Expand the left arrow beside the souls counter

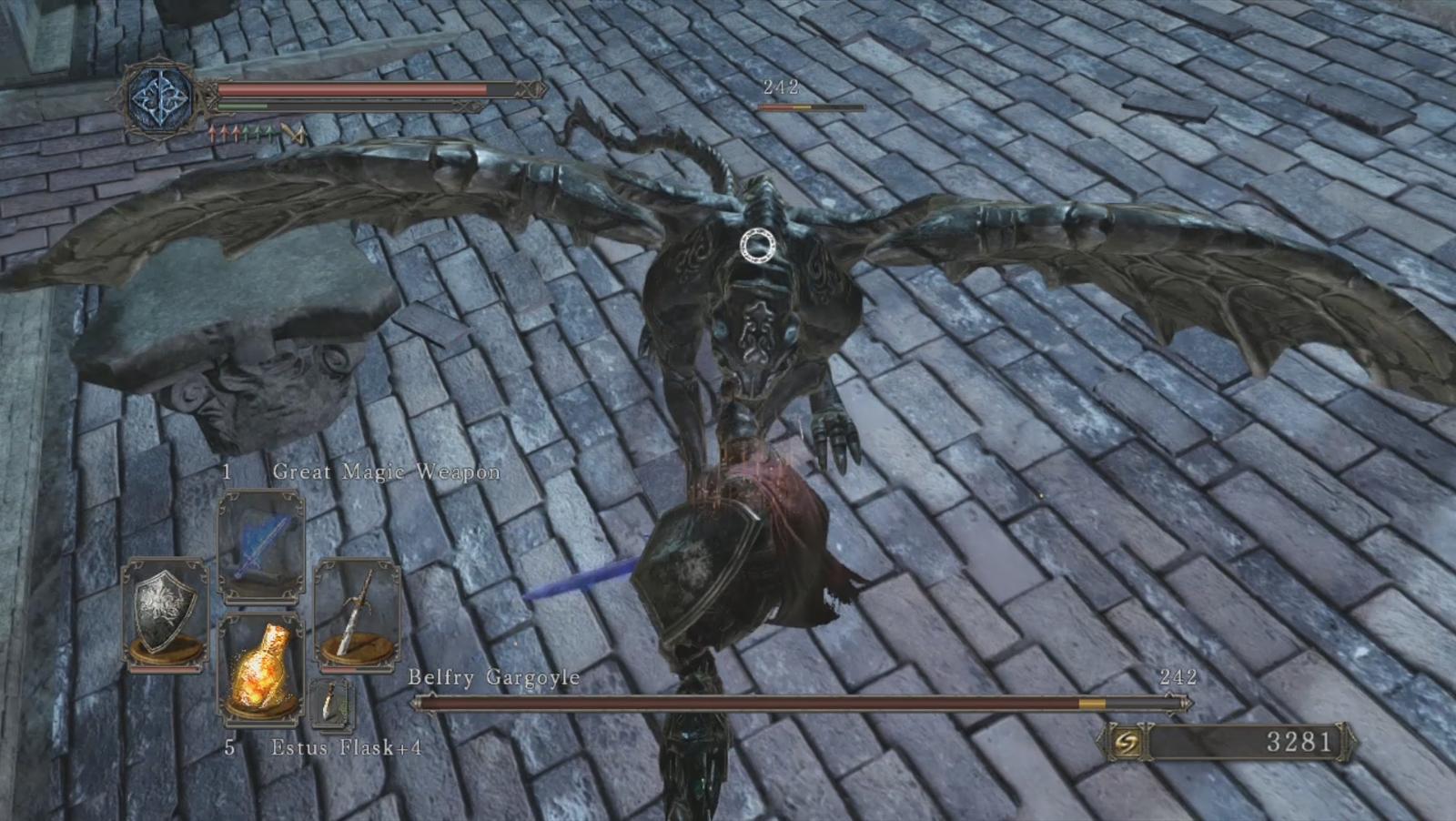[1098, 742]
